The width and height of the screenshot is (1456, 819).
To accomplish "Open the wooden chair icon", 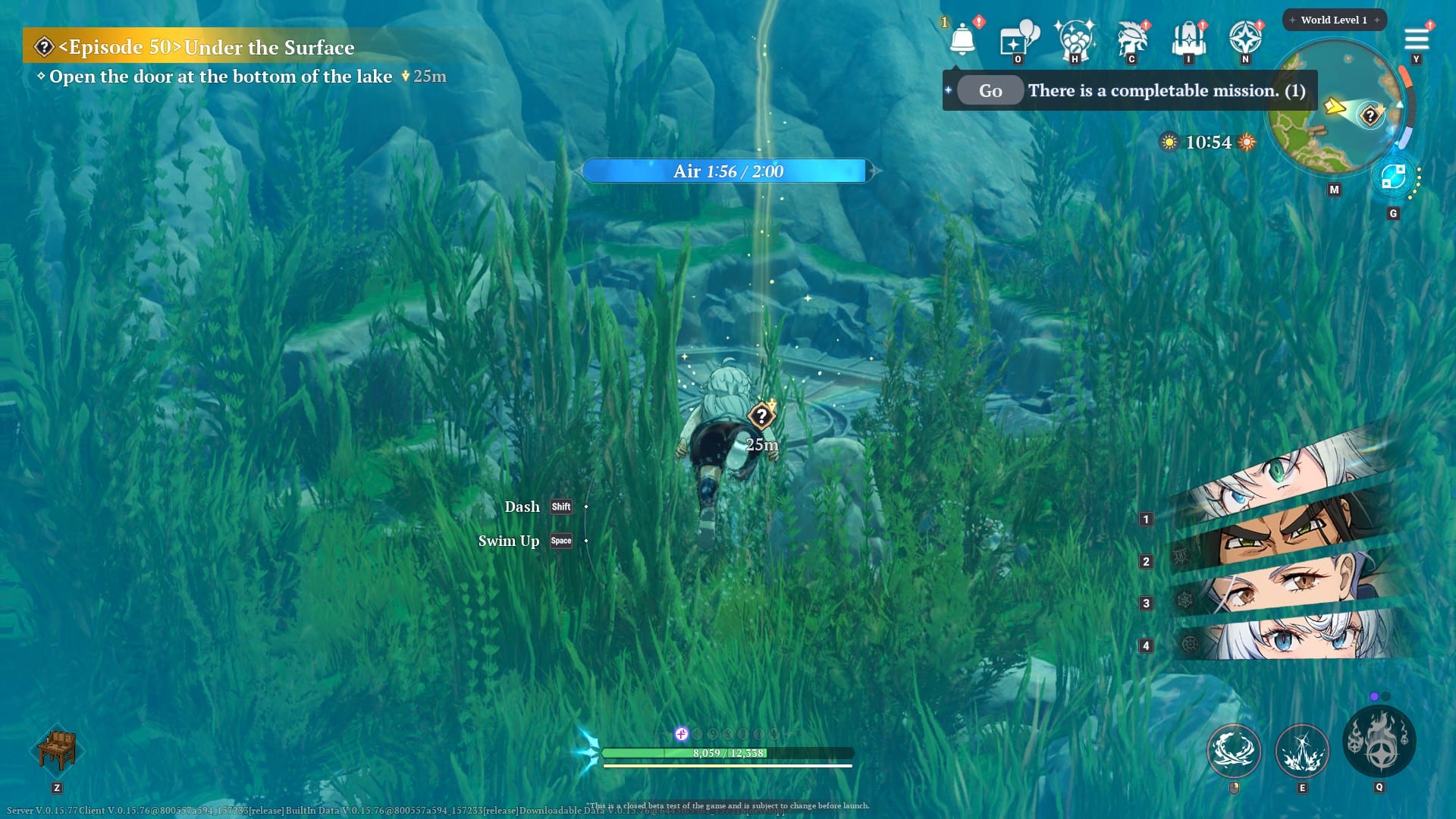I will (x=57, y=749).
